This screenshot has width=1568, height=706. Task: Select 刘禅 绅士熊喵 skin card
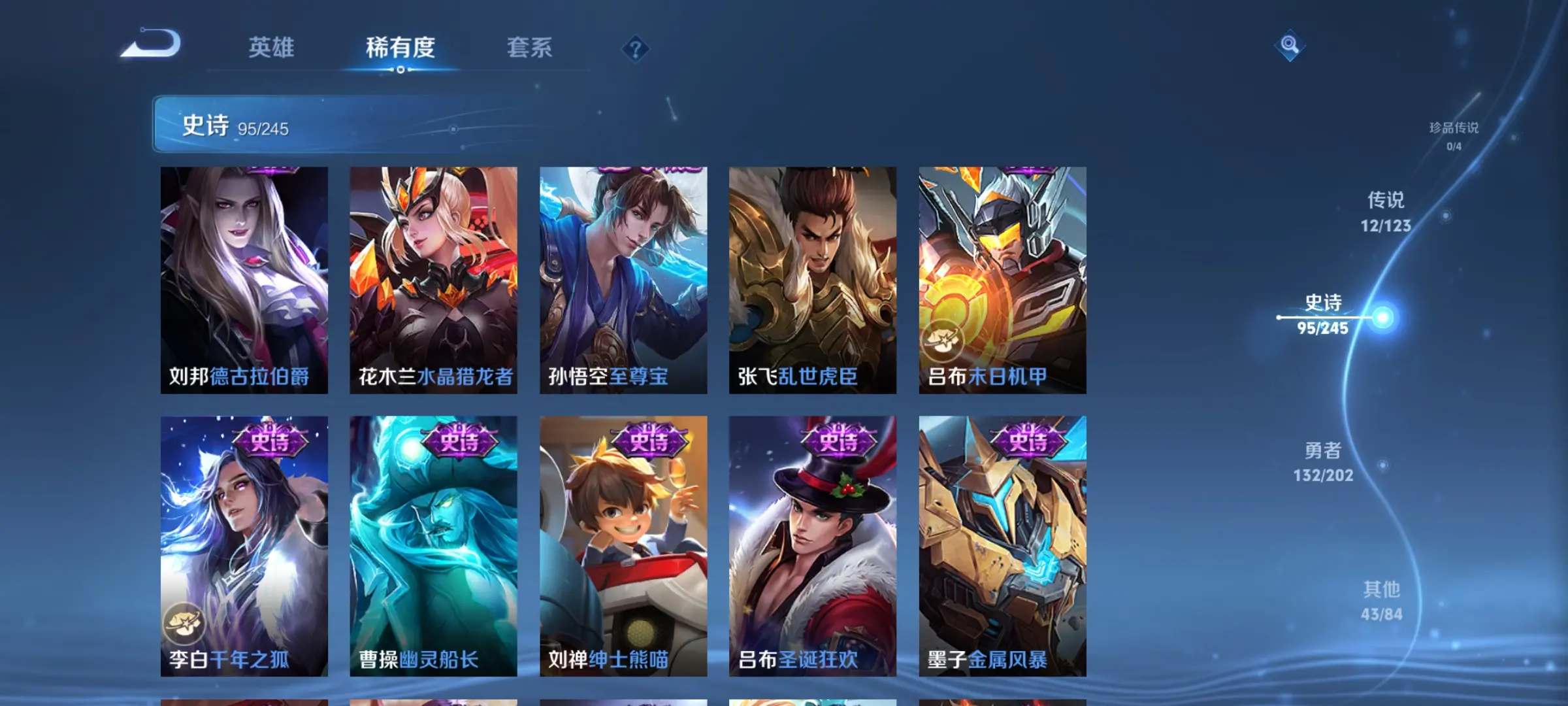(x=623, y=546)
